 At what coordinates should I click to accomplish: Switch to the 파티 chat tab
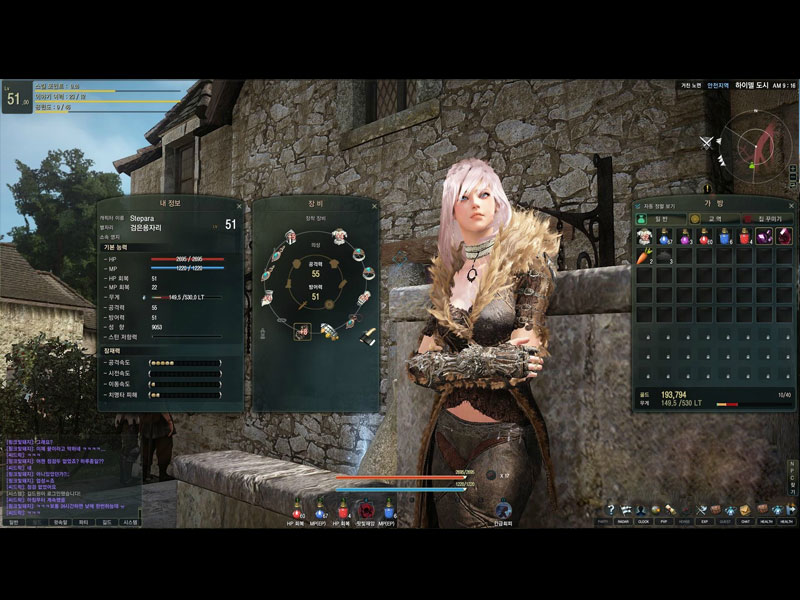pyautogui.click(x=83, y=522)
